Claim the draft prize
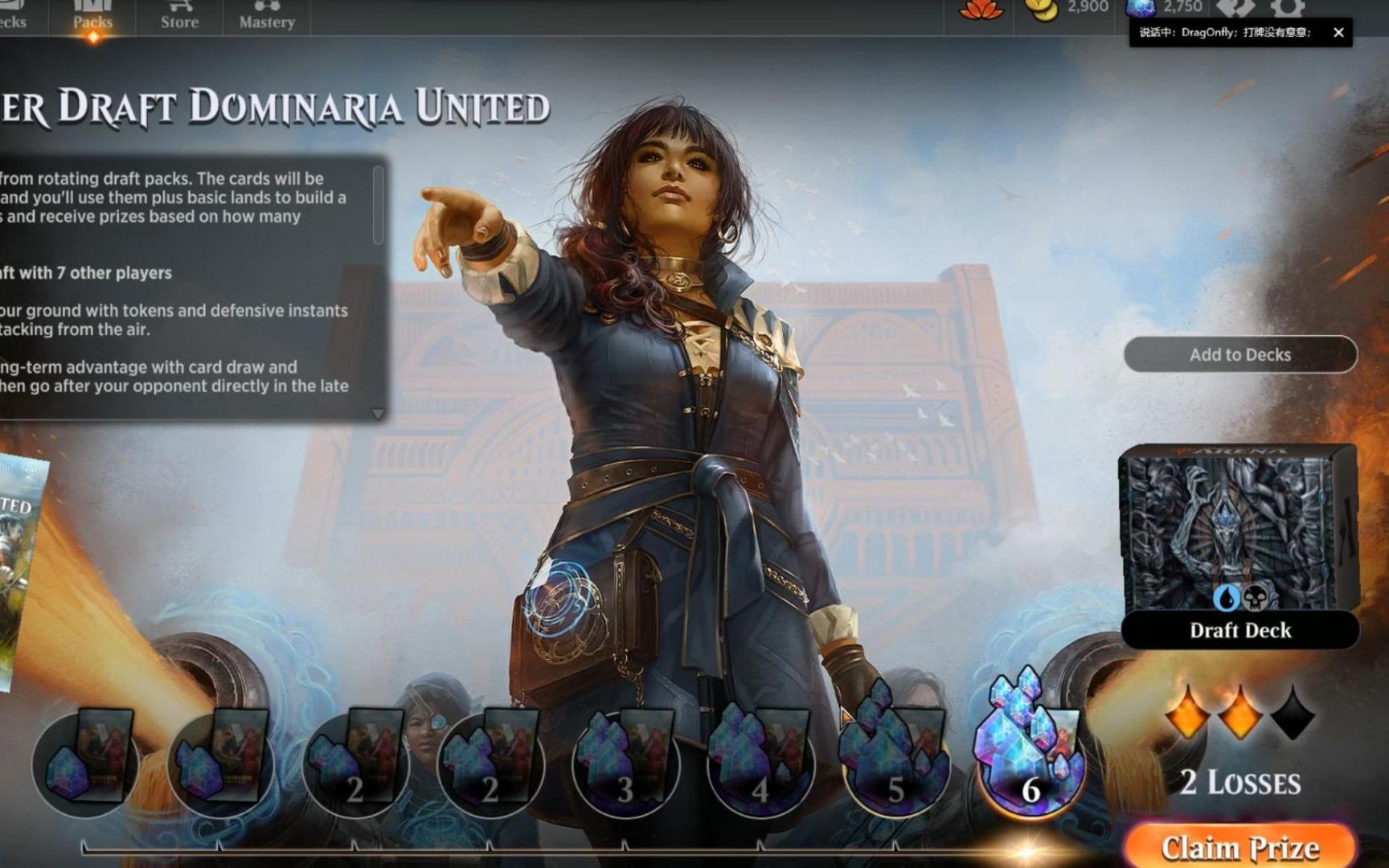The image size is (1389, 868). tap(1239, 847)
